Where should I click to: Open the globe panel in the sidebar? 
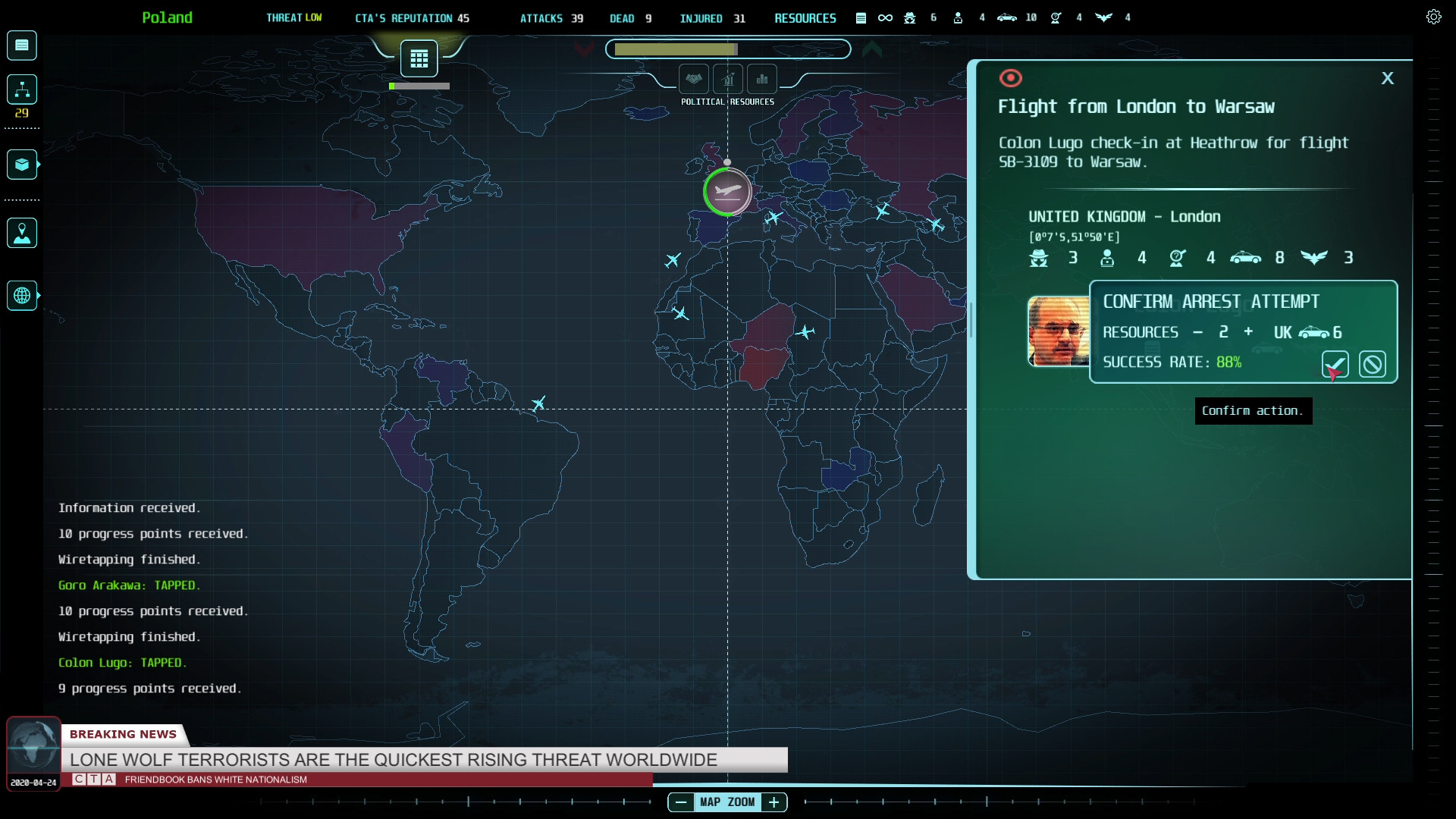(x=21, y=296)
